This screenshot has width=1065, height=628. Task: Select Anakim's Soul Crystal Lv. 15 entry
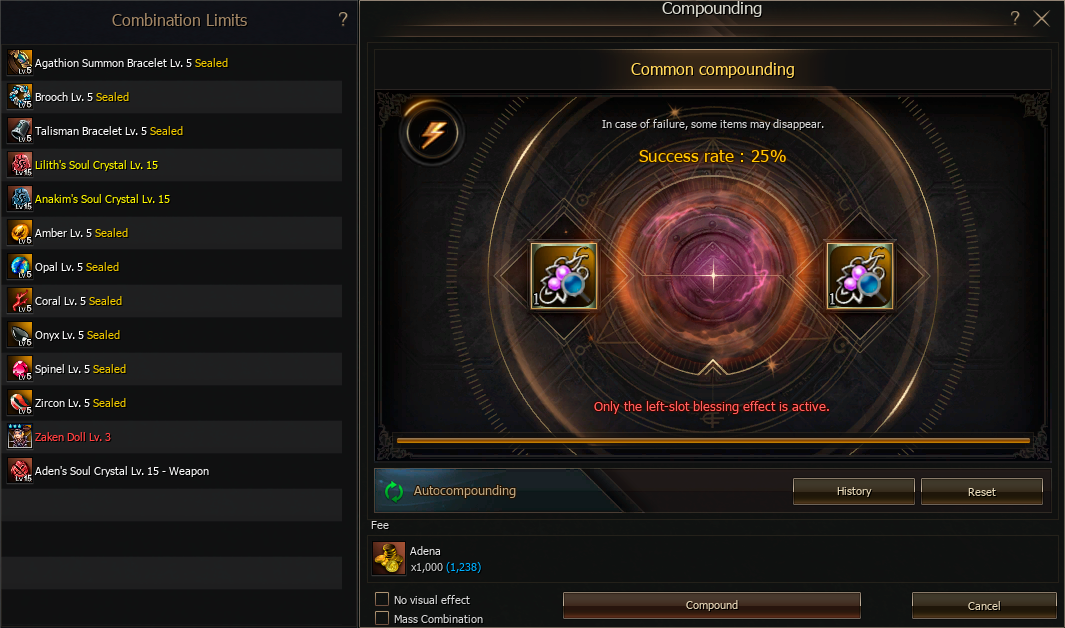pyautogui.click(x=102, y=199)
